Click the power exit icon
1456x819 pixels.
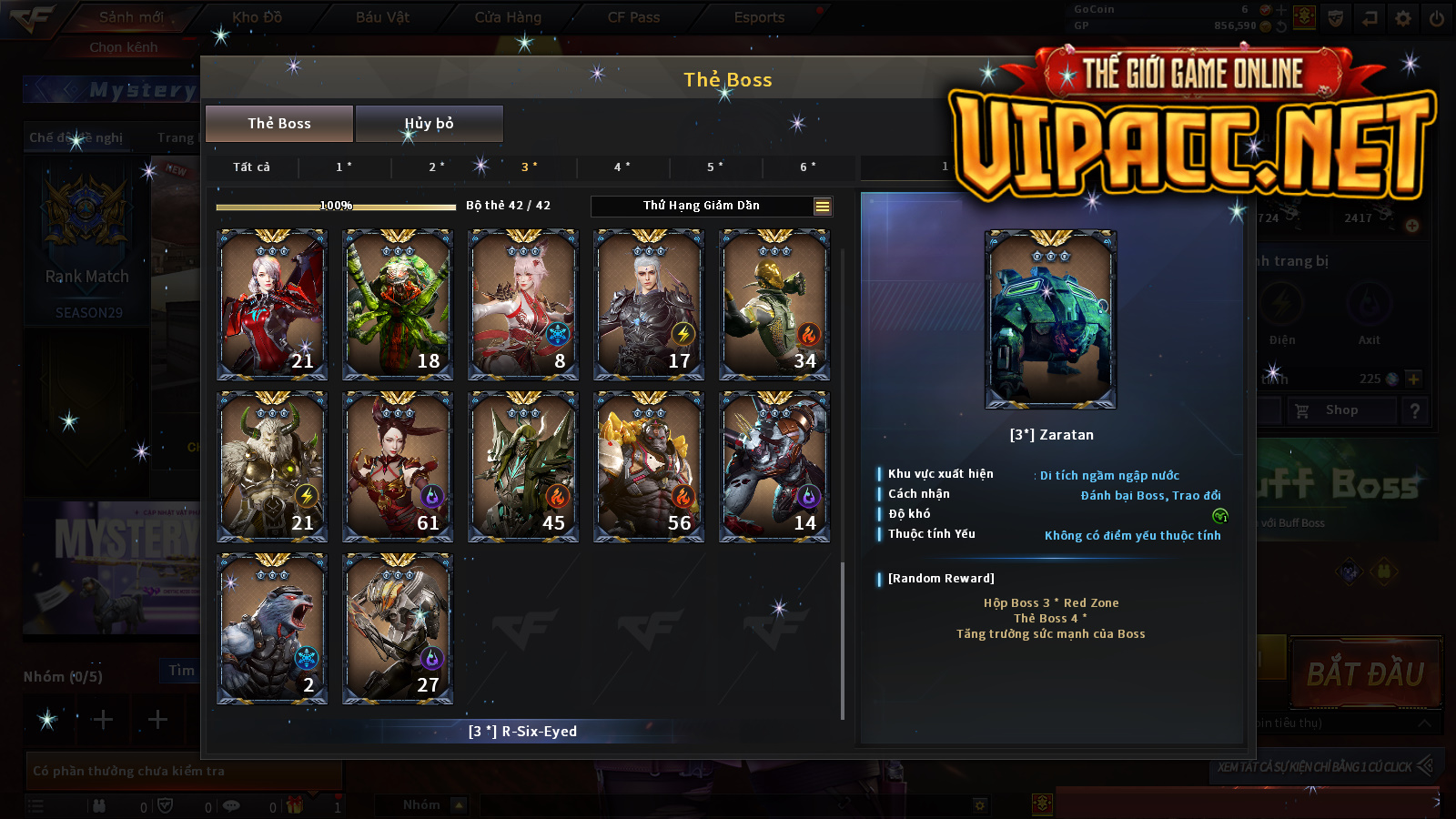[x=1437, y=18]
